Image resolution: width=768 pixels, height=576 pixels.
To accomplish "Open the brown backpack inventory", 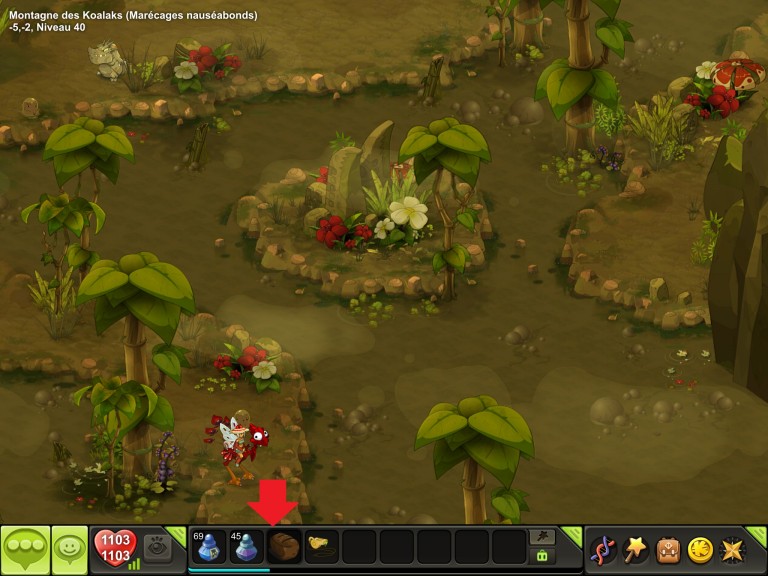I will tap(668, 549).
